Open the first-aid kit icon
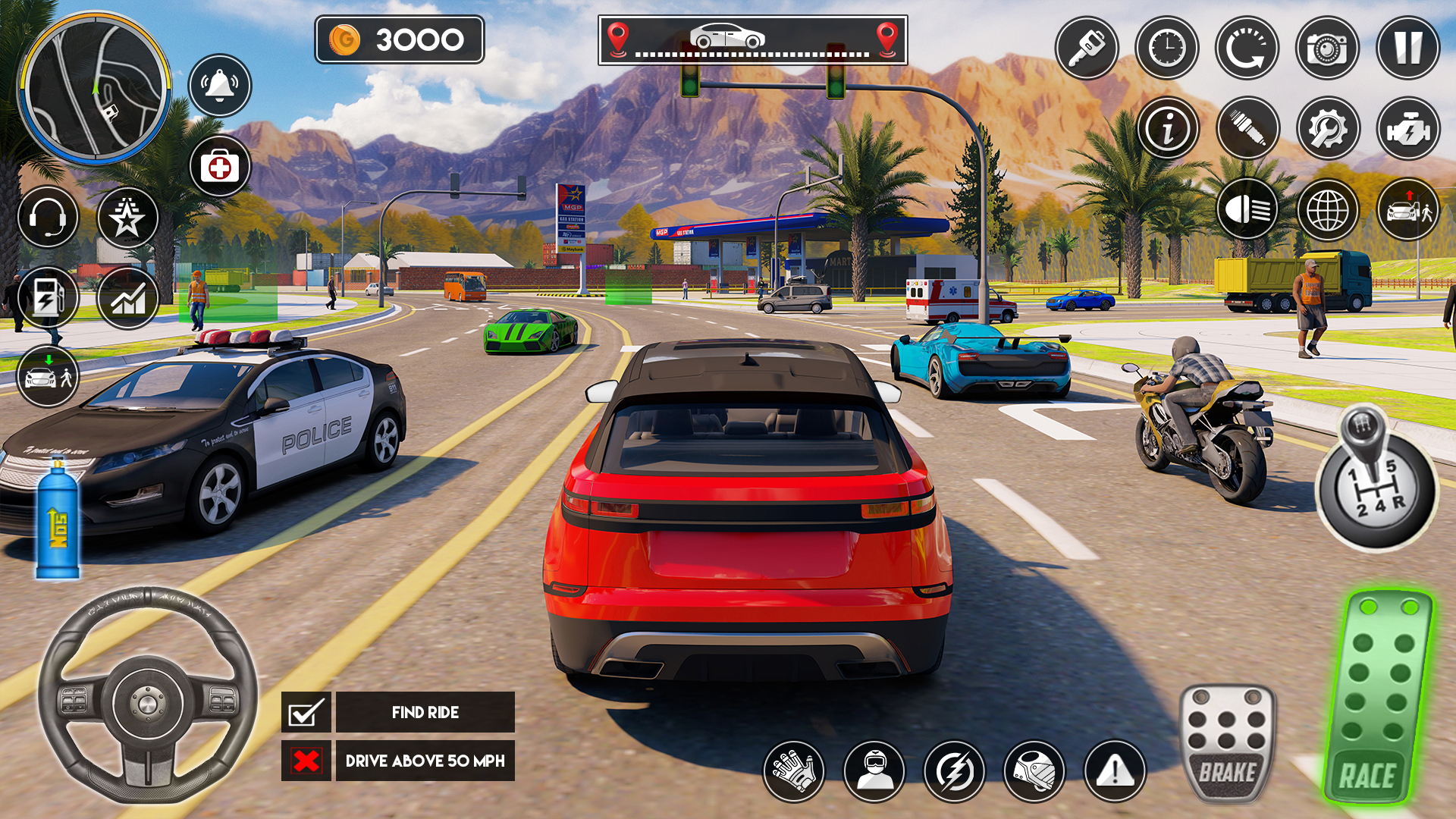Image resolution: width=1456 pixels, height=819 pixels. 219,168
